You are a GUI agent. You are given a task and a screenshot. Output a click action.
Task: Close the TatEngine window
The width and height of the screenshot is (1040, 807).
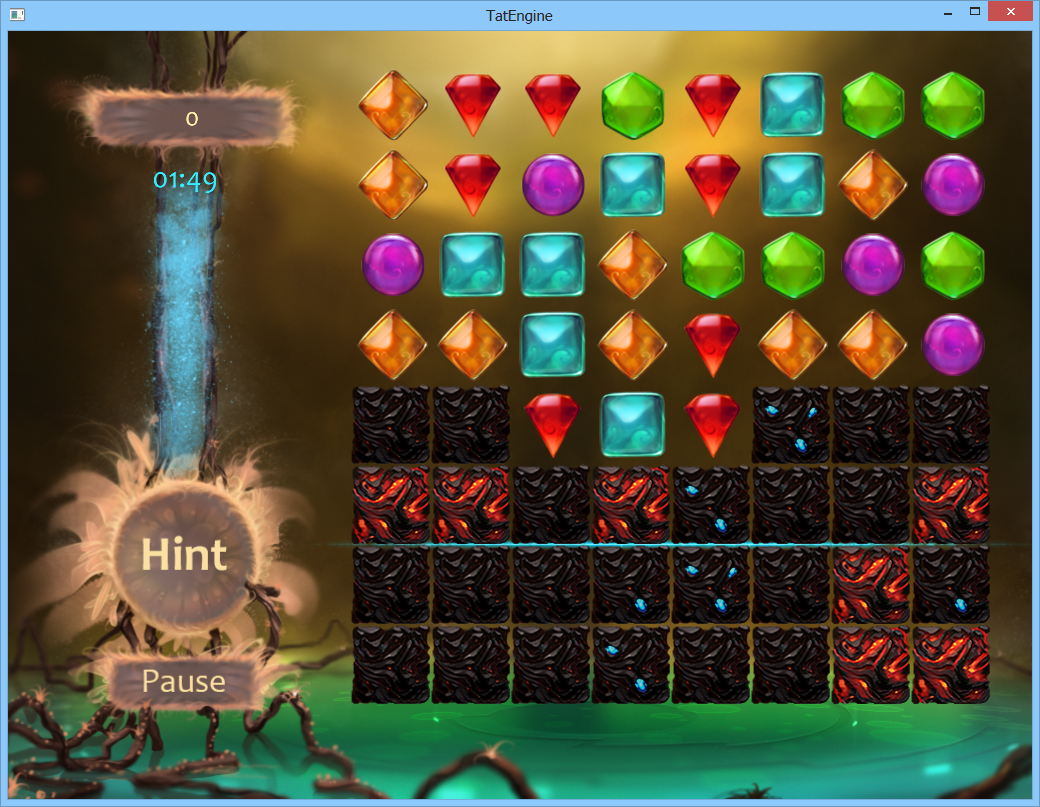coord(1010,12)
